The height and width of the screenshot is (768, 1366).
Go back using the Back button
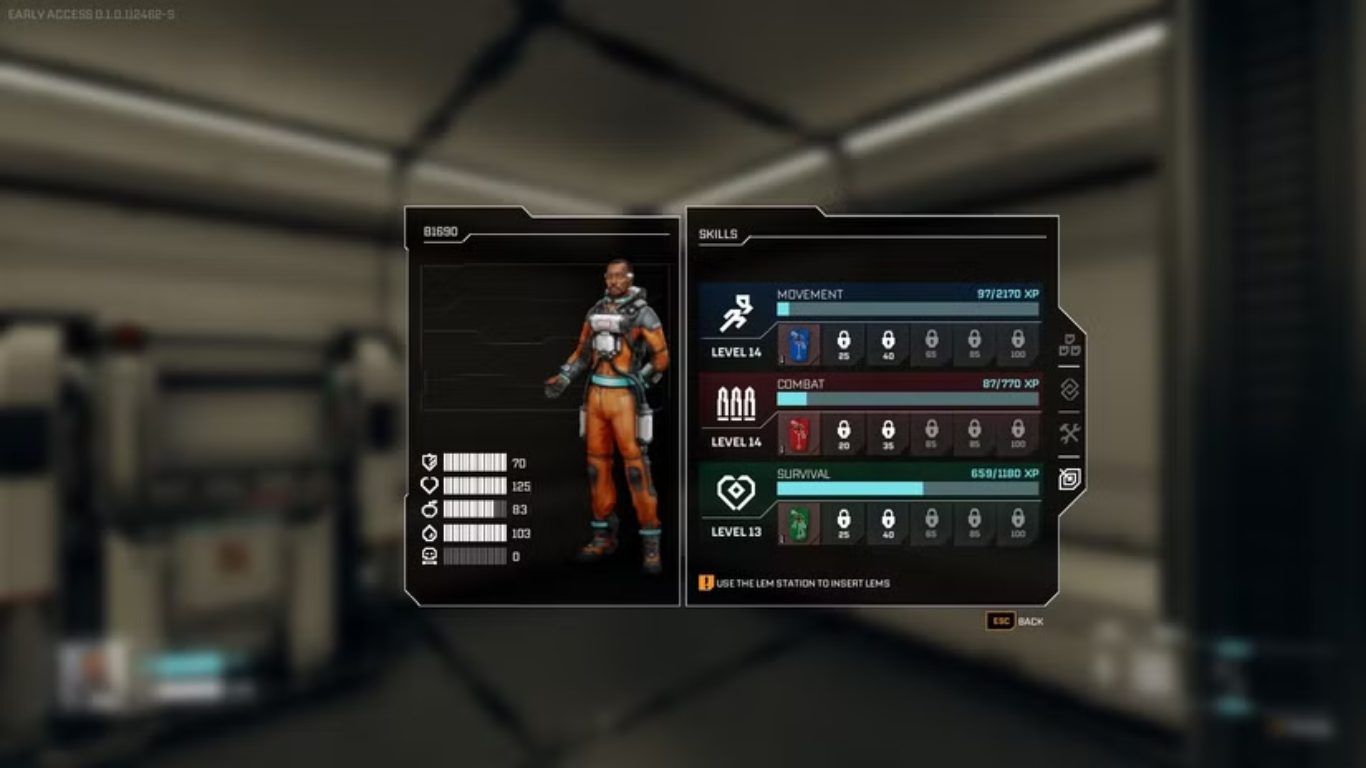point(1015,621)
